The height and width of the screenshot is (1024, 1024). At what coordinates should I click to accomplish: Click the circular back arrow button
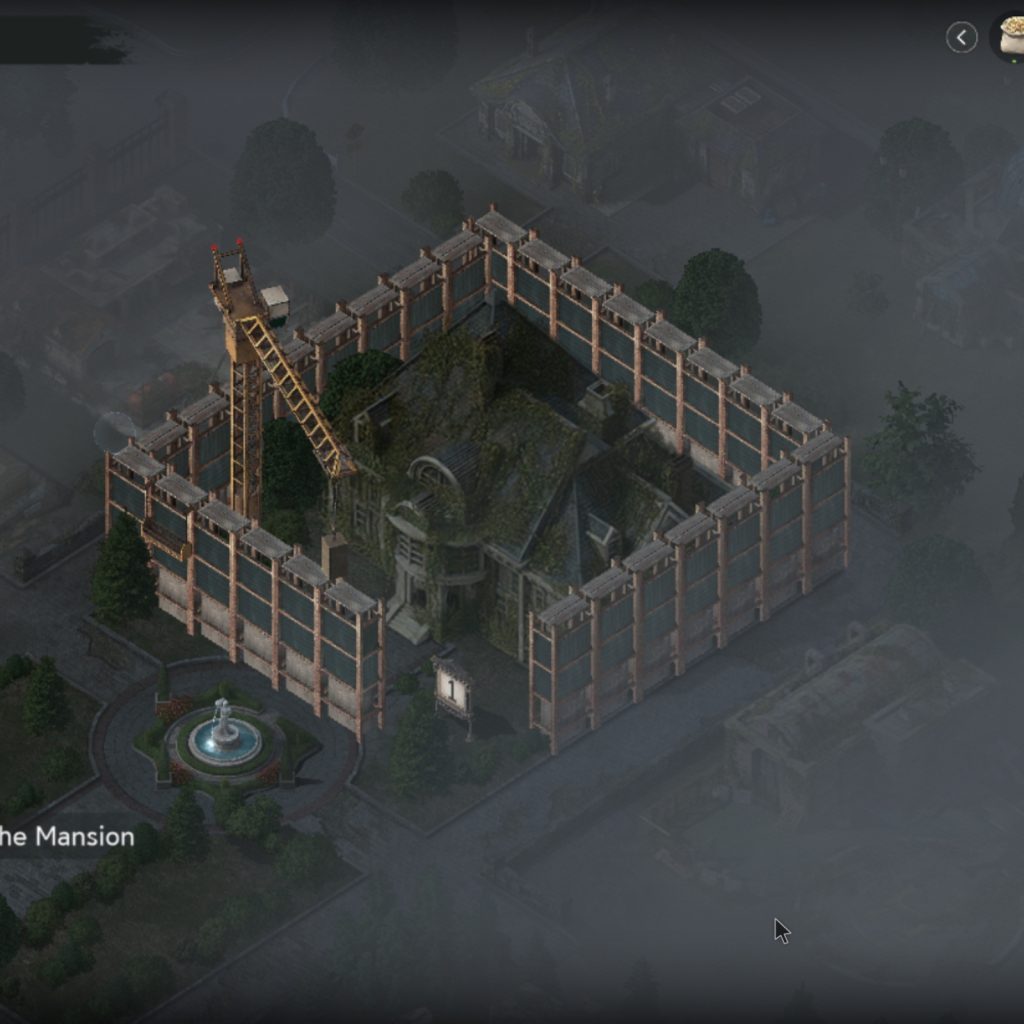[x=962, y=38]
